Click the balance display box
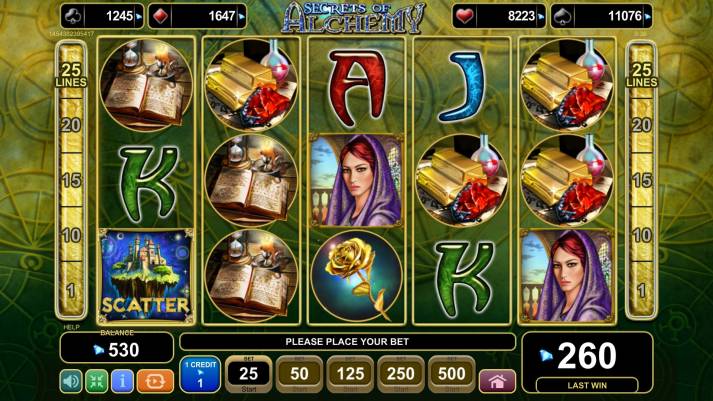The image size is (713, 401). tap(115, 349)
